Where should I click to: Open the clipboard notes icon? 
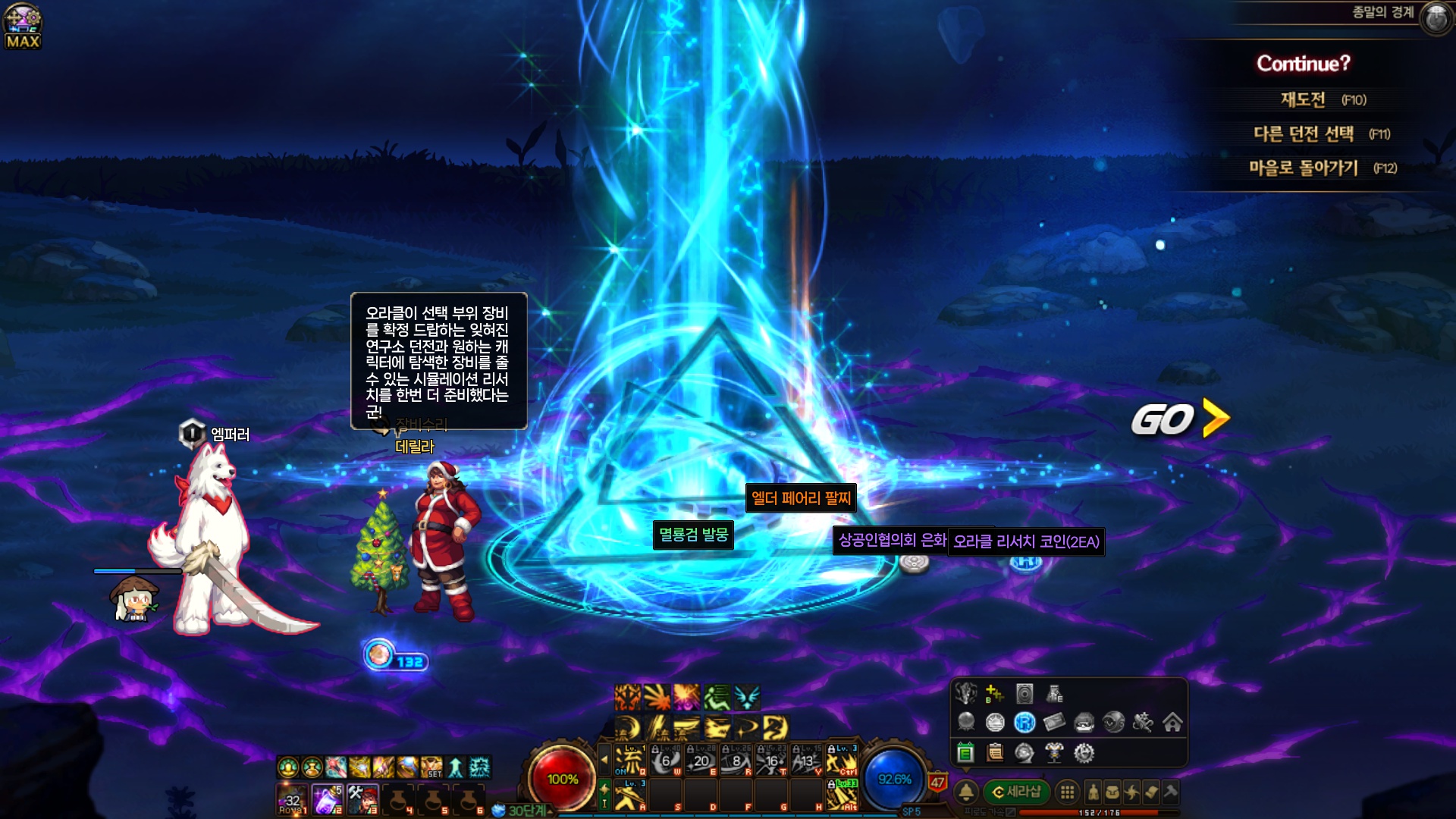(x=995, y=752)
